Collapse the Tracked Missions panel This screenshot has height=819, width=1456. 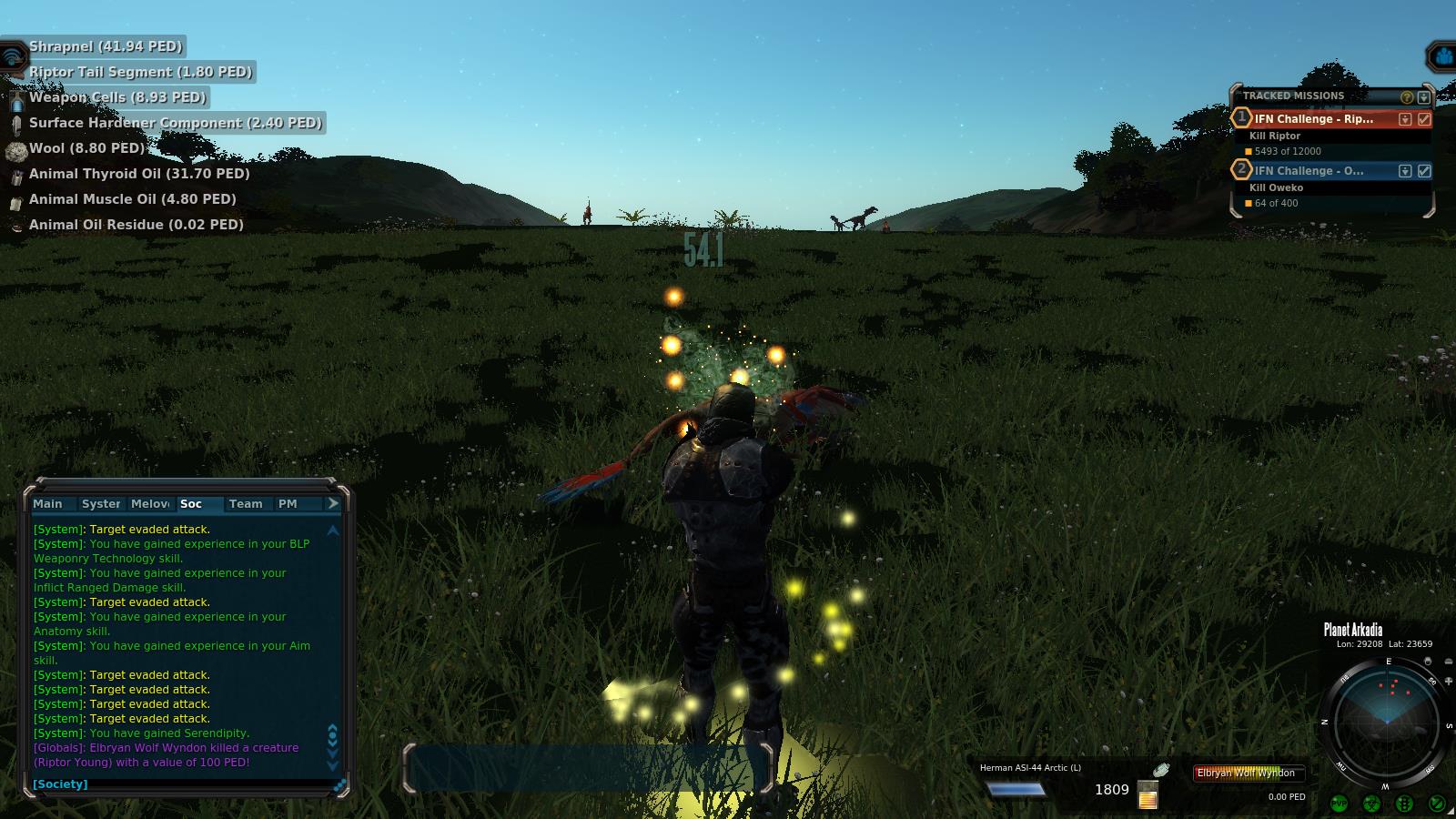click(x=1424, y=96)
